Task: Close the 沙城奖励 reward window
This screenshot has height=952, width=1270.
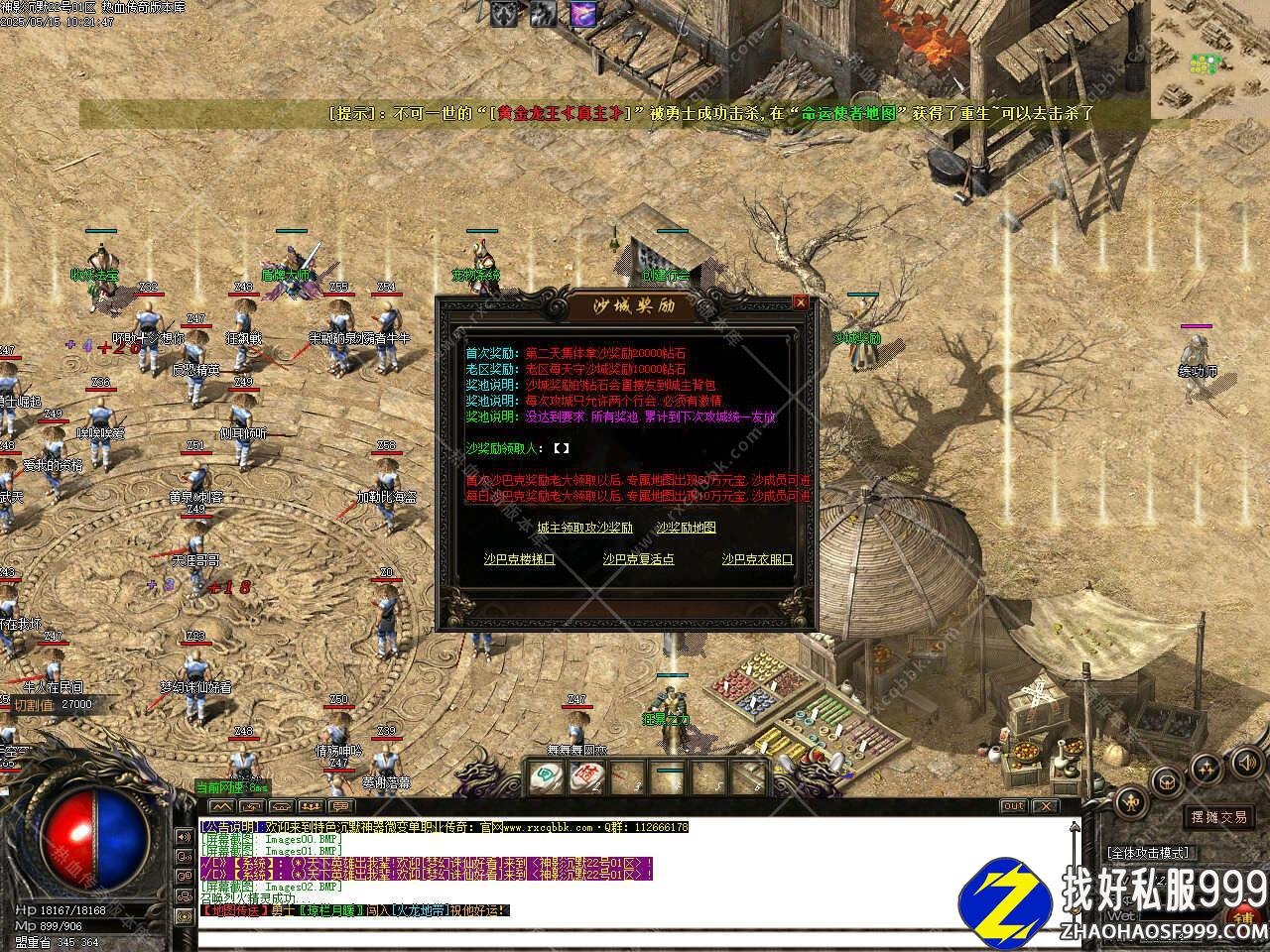Action: 800,302
